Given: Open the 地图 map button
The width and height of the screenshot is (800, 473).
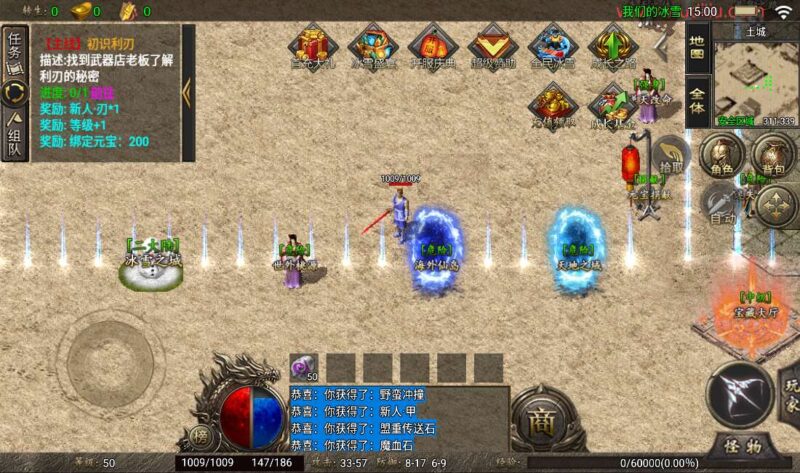Looking at the screenshot, I should tap(697, 45).
